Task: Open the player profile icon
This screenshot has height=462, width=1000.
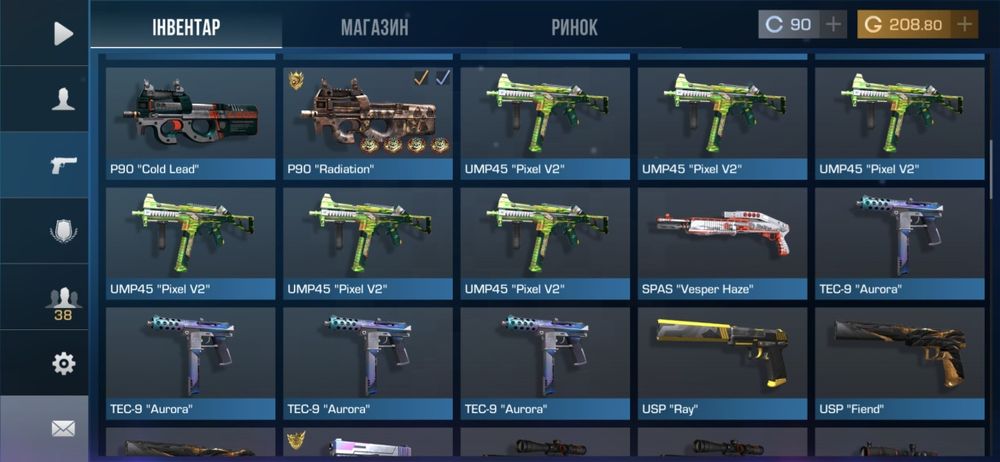Action: tap(63, 98)
